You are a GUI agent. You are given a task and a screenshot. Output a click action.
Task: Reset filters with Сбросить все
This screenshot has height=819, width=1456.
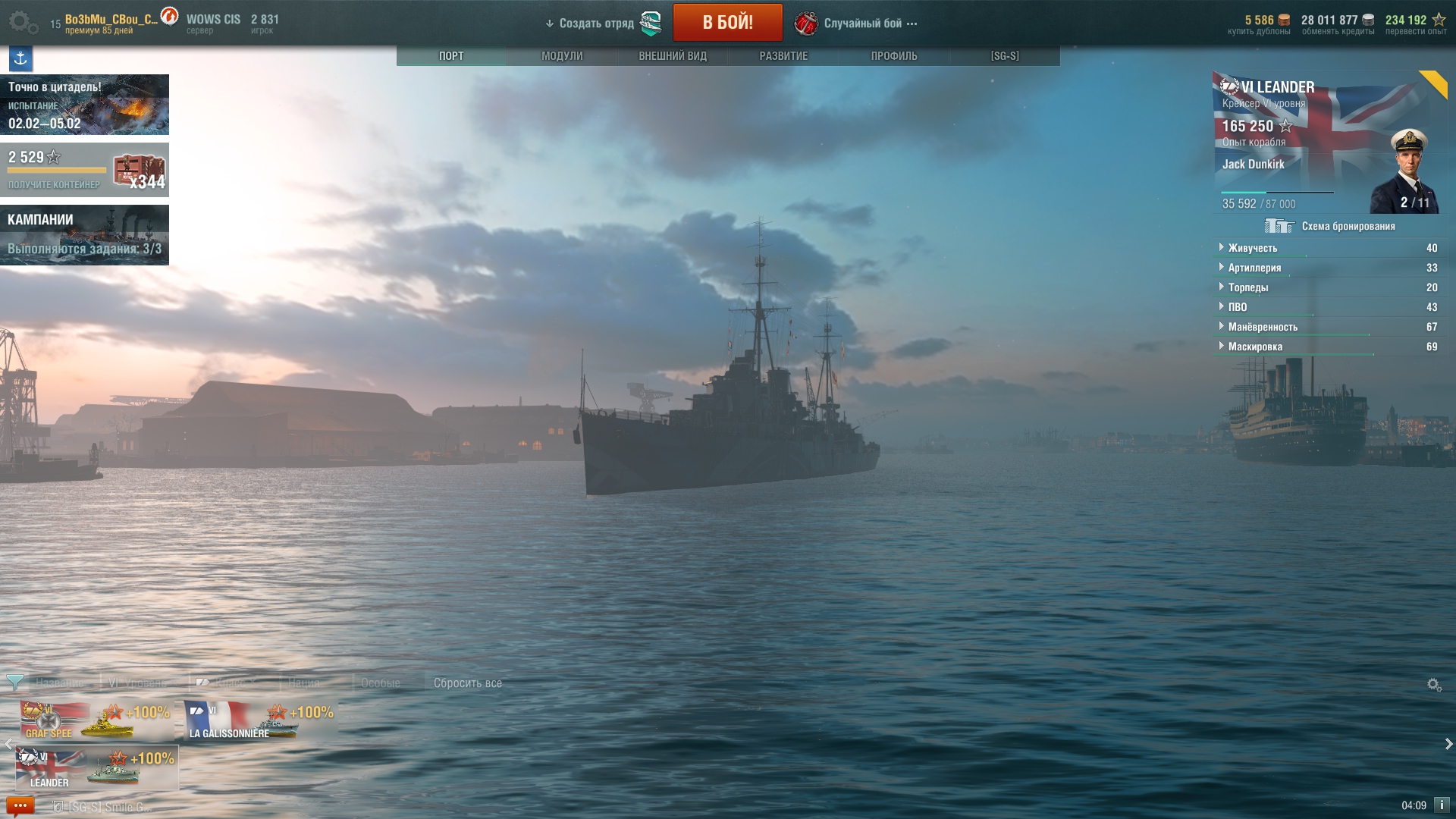(467, 683)
